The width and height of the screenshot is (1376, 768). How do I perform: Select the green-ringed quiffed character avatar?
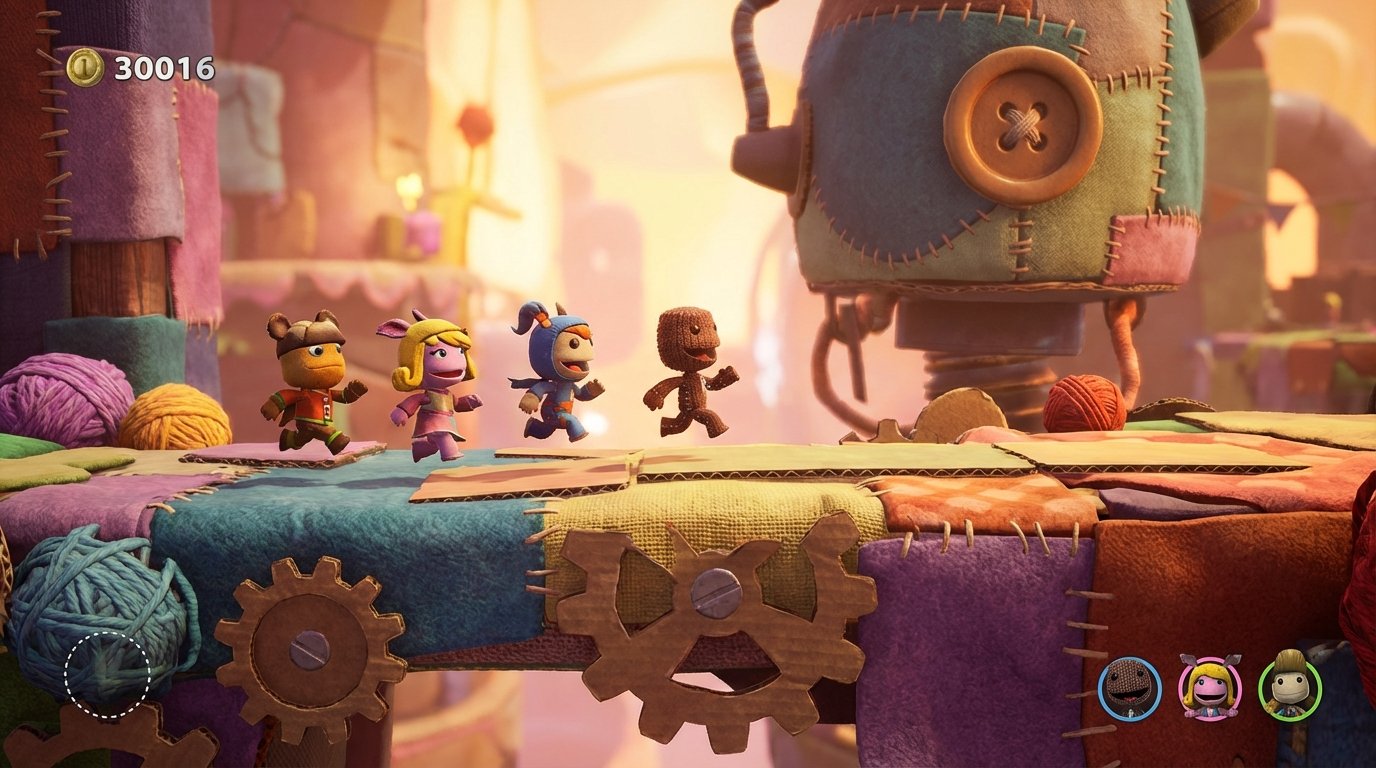pyautogui.click(x=1288, y=688)
